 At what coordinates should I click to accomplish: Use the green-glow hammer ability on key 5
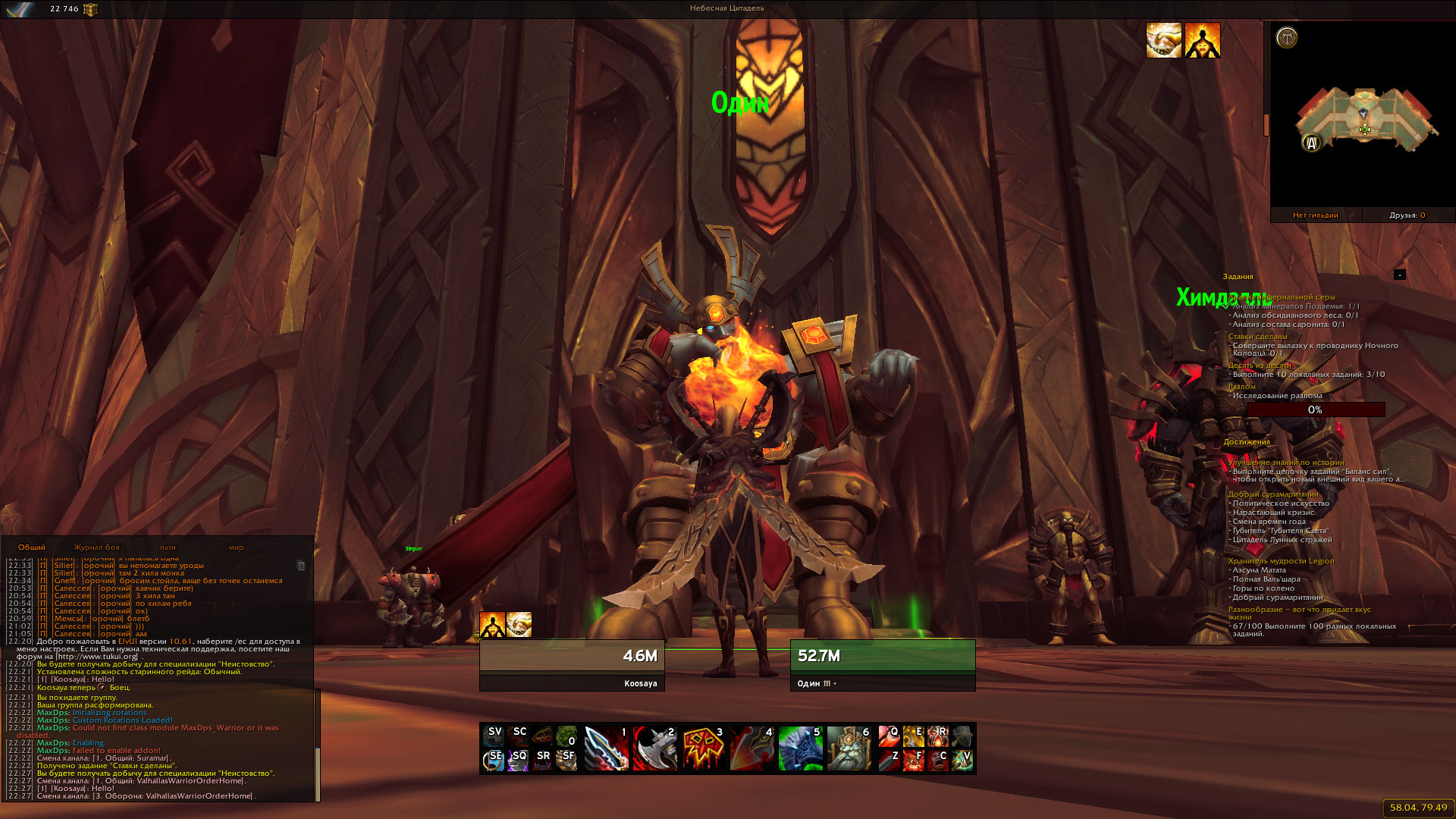[800, 748]
